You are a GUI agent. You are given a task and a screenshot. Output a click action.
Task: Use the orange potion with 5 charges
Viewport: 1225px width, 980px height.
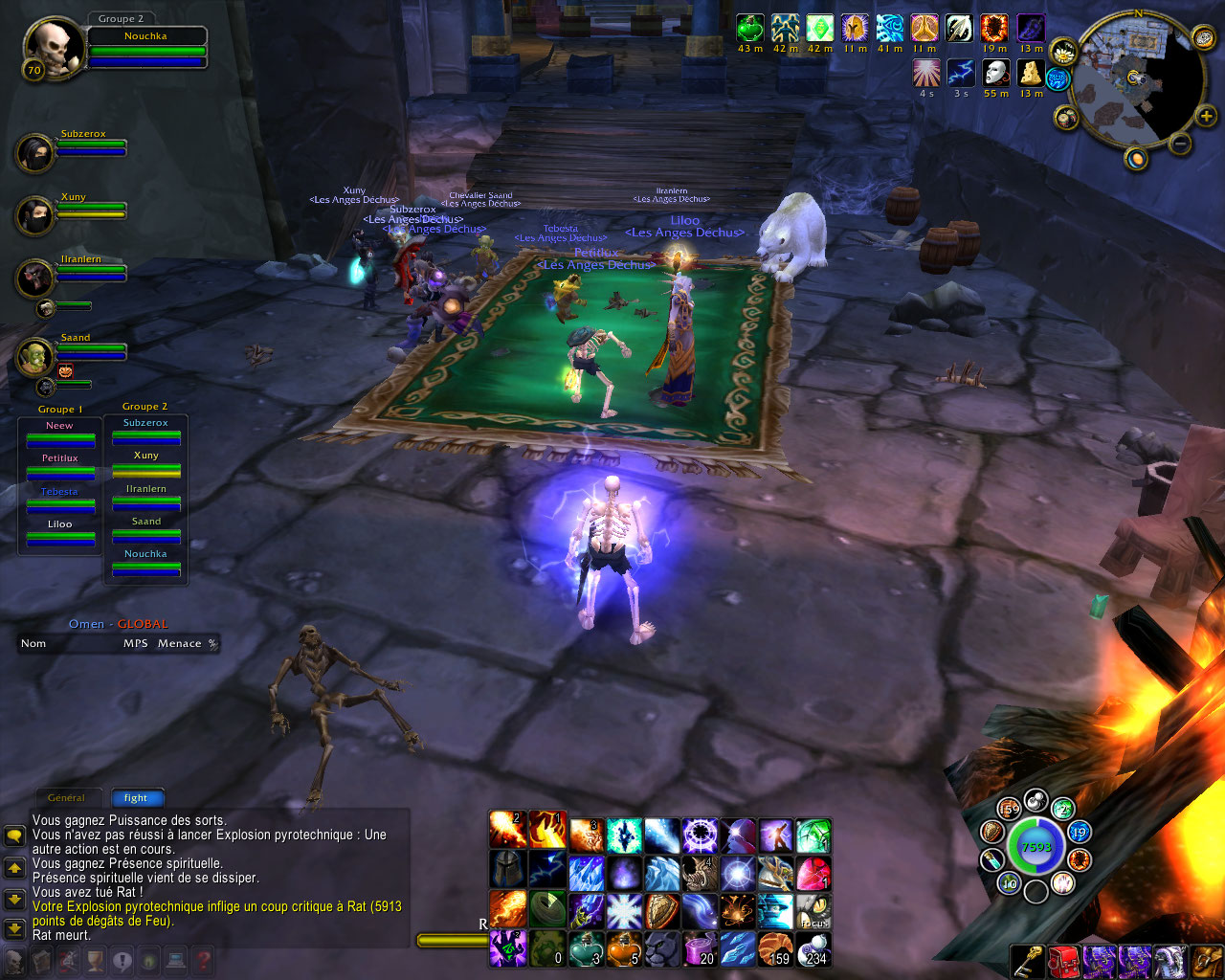[623, 947]
